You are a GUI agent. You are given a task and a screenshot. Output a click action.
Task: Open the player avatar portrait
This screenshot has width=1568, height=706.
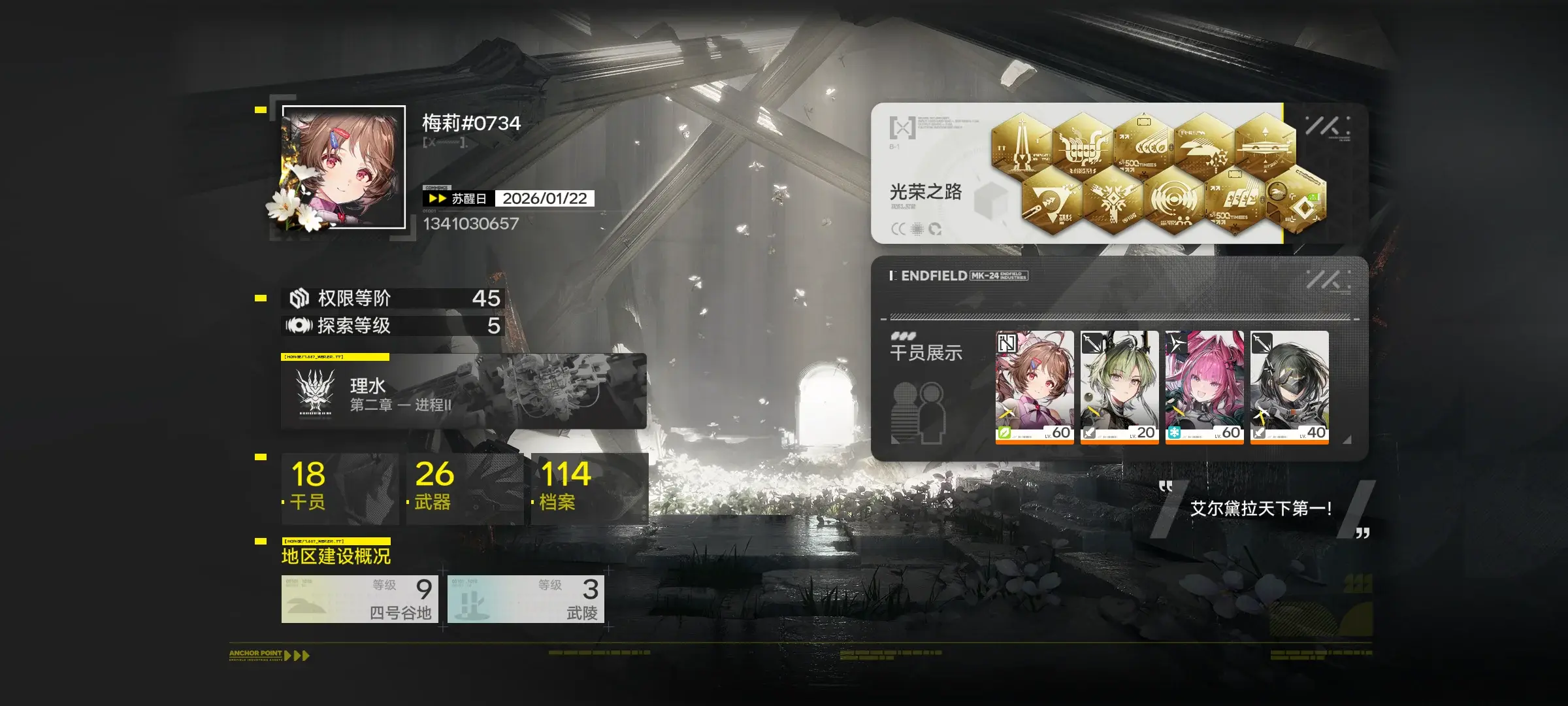point(344,167)
